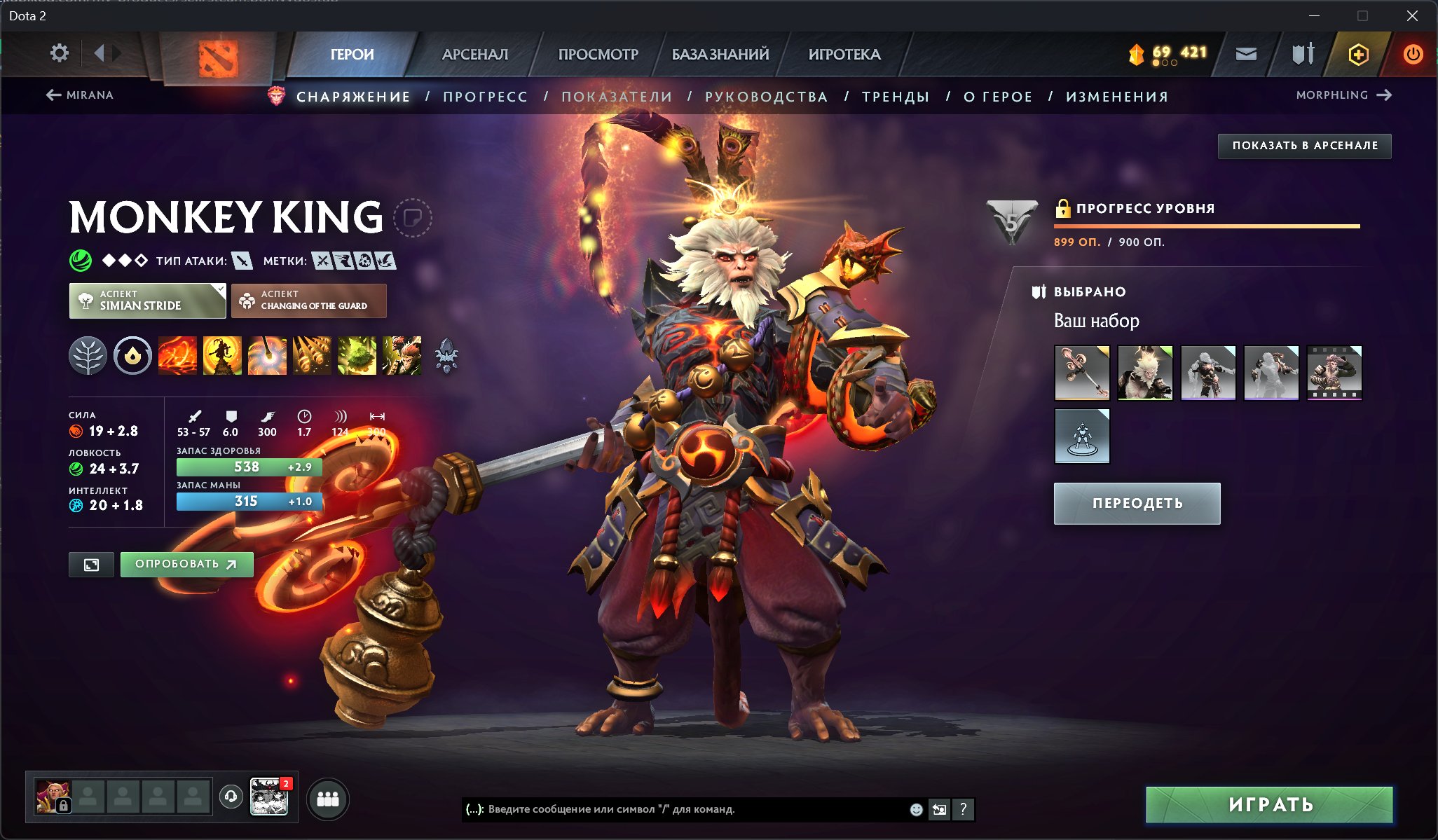Select the Changing of the Guard facet
This screenshot has width=1438, height=840.
[x=308, y=301]
